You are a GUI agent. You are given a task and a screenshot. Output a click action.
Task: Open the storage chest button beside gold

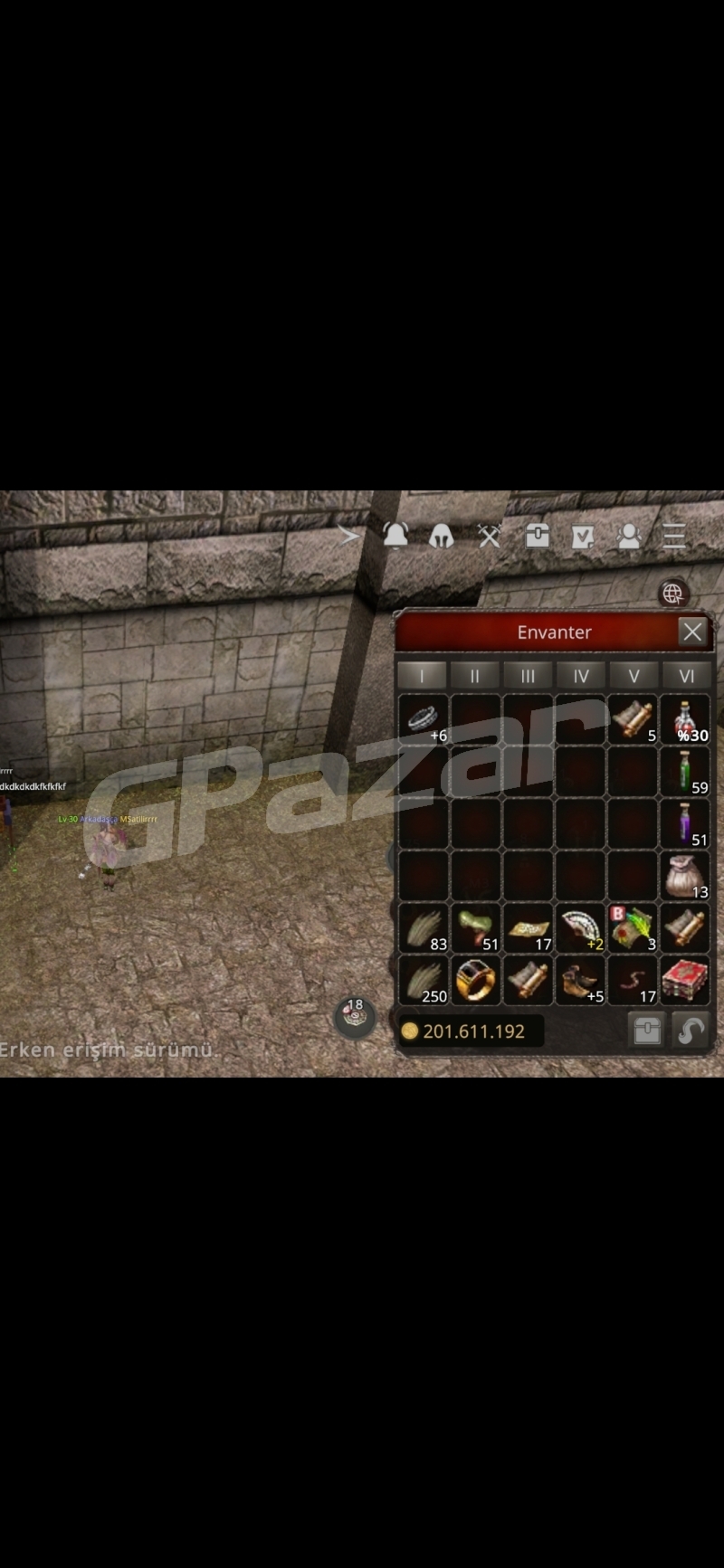pyautogui.click(x=646, y=1031)
